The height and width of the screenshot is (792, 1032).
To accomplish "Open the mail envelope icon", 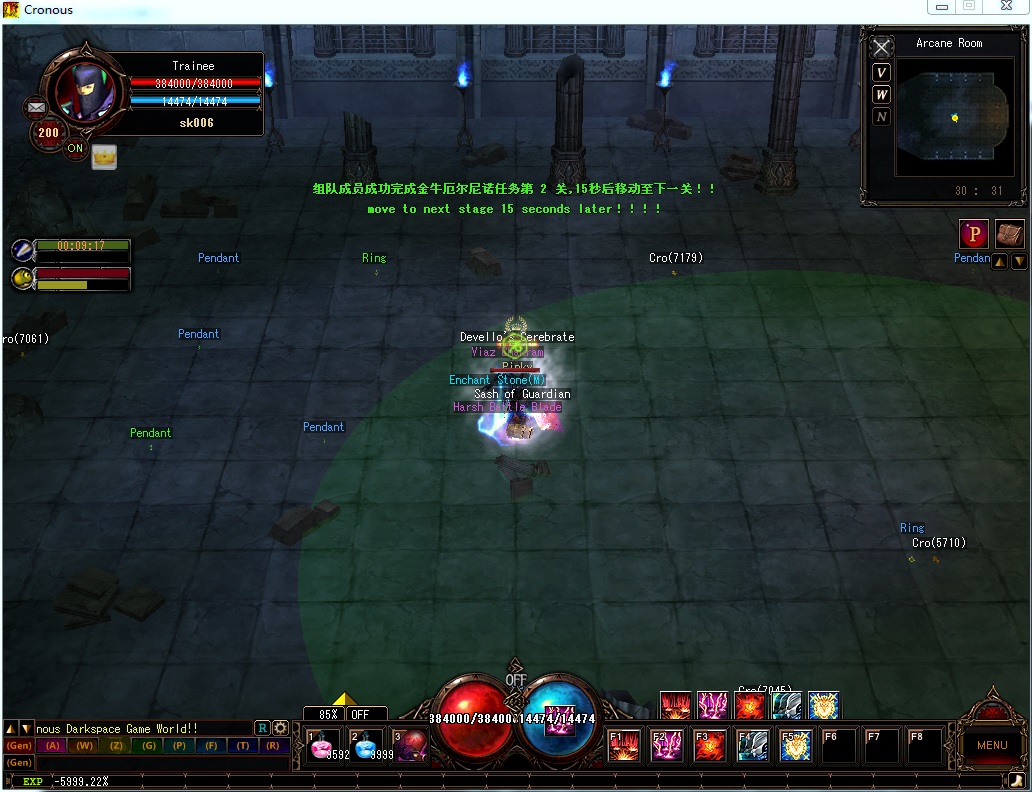I will coord(37,106).
